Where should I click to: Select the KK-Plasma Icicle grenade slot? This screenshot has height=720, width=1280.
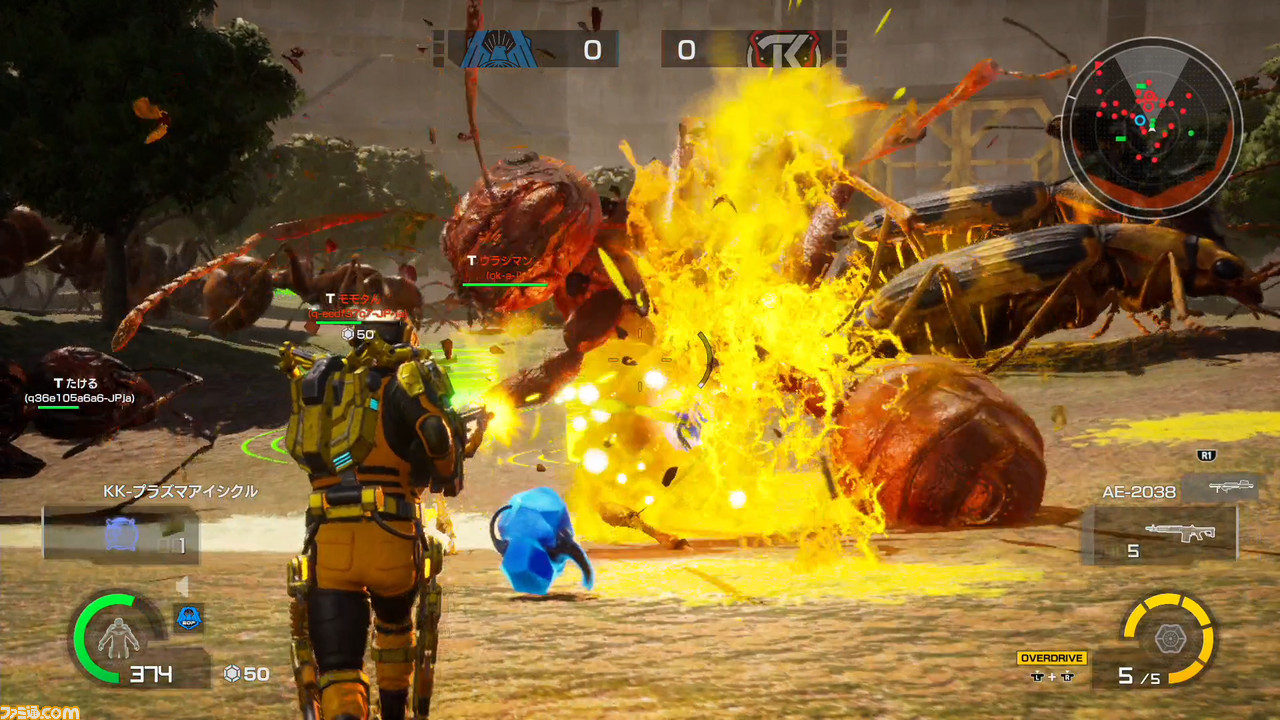[x=120, y=534]
